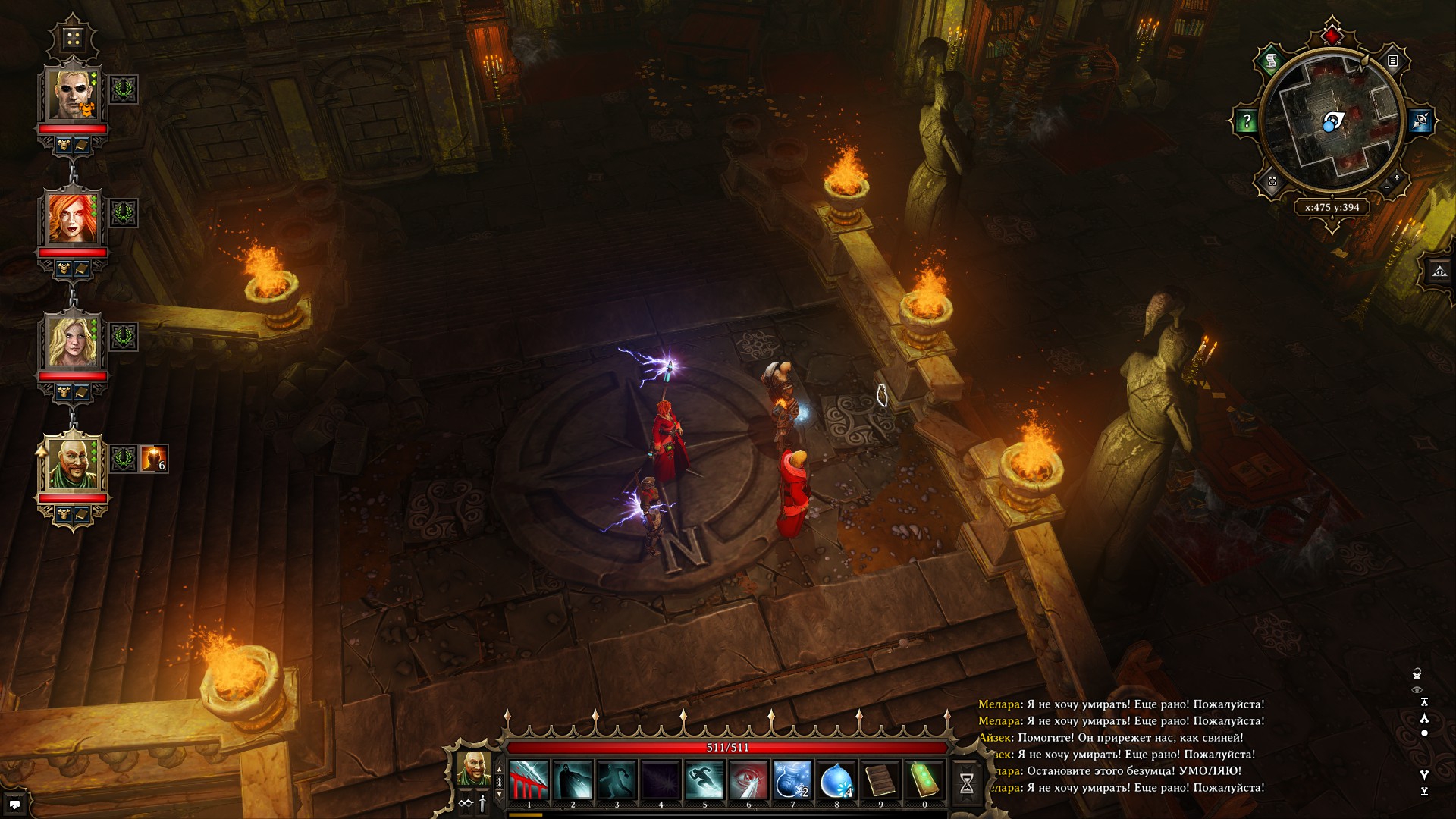1456x819 pixels.
Task: Open the brown book in slot 9
Action: (x=880, y=781)
